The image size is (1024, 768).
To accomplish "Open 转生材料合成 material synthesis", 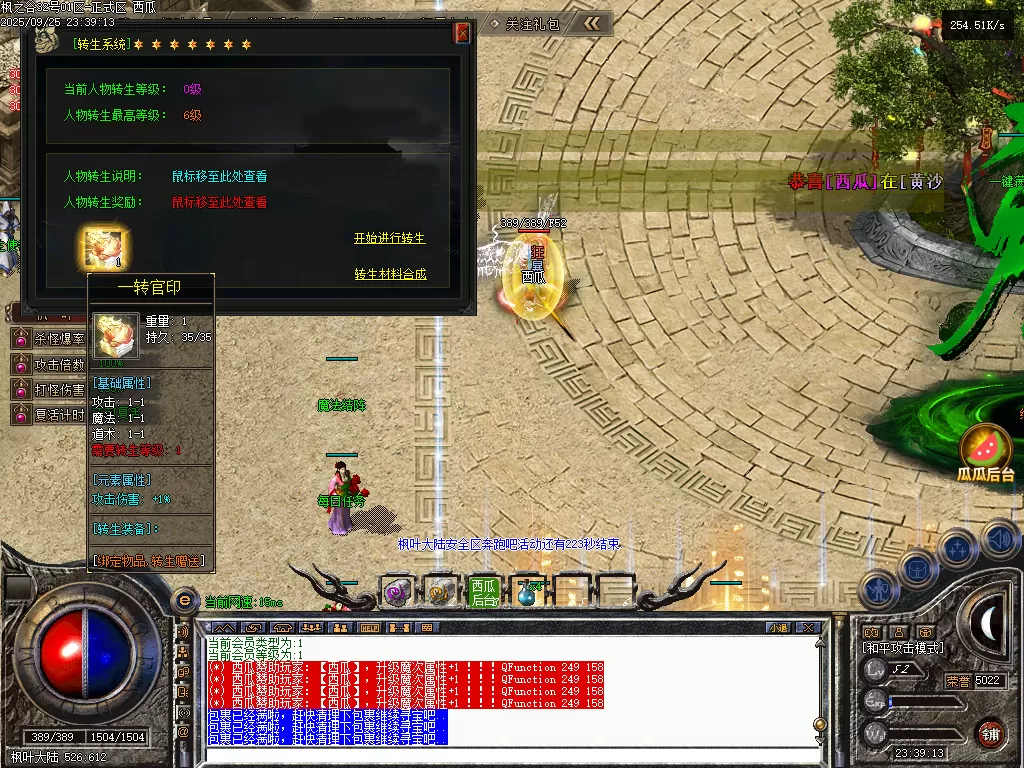I will pos(390,274).
